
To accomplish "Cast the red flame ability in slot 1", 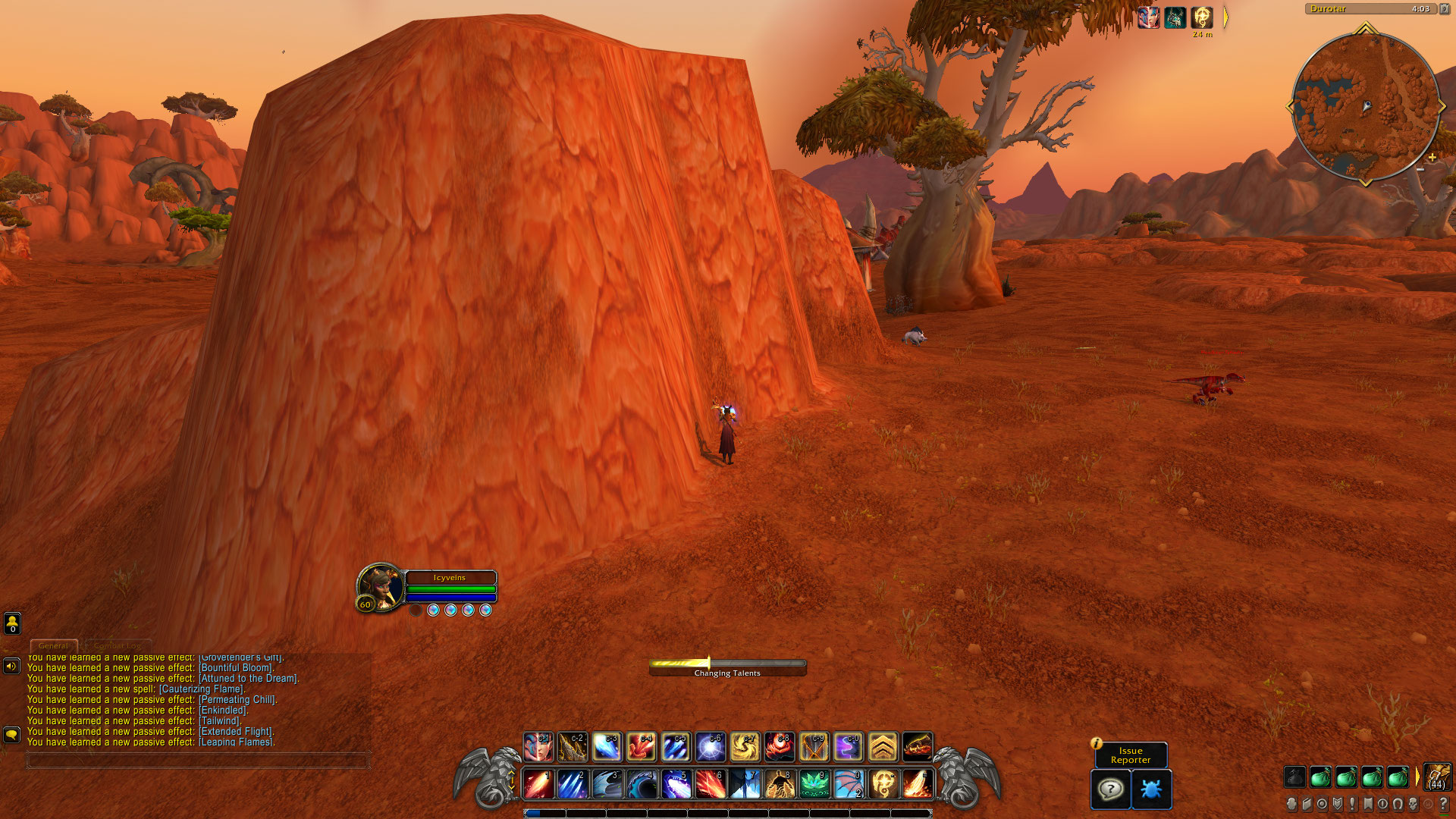I will [x=538, y=784].
